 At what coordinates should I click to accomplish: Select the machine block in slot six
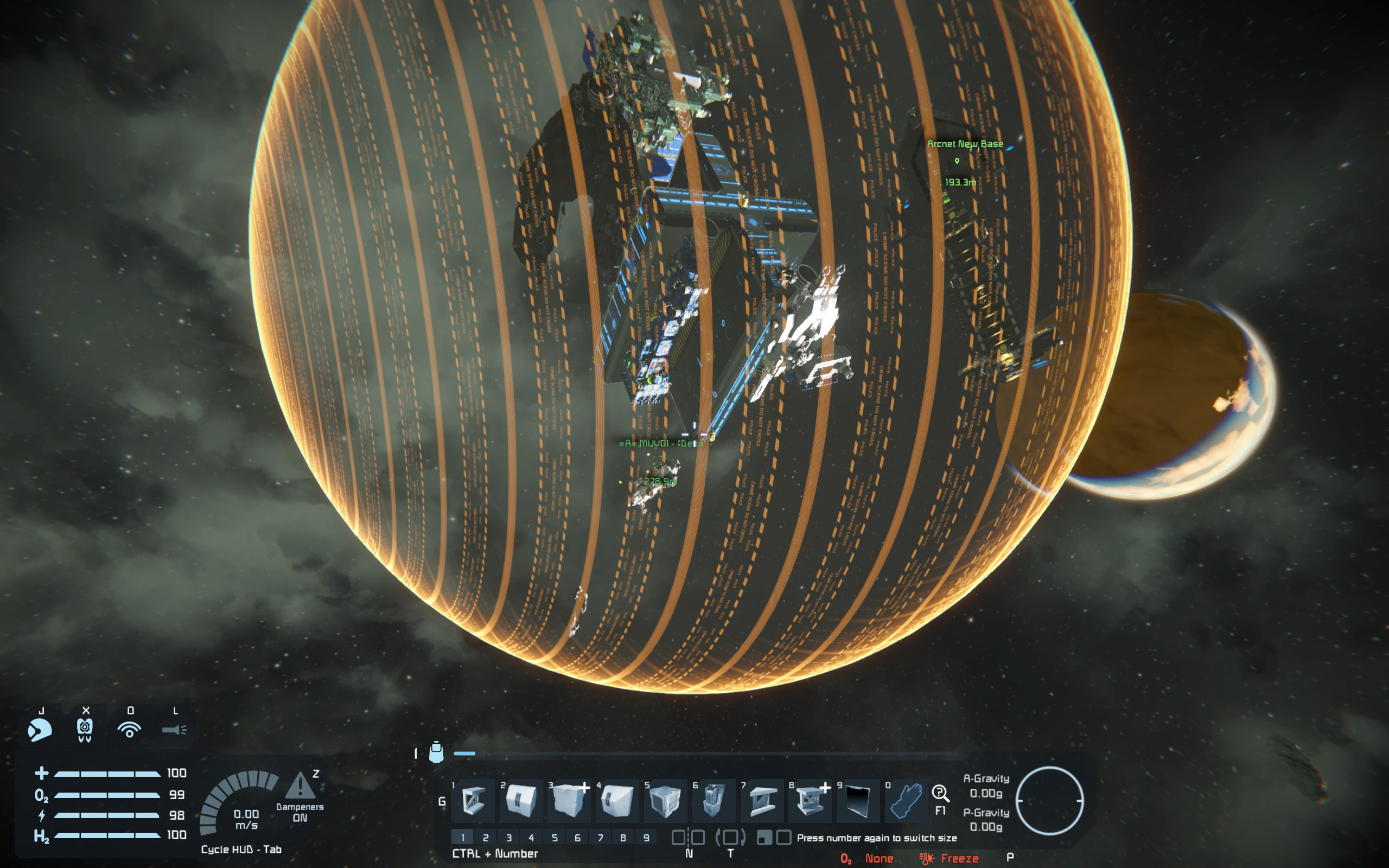713,800
